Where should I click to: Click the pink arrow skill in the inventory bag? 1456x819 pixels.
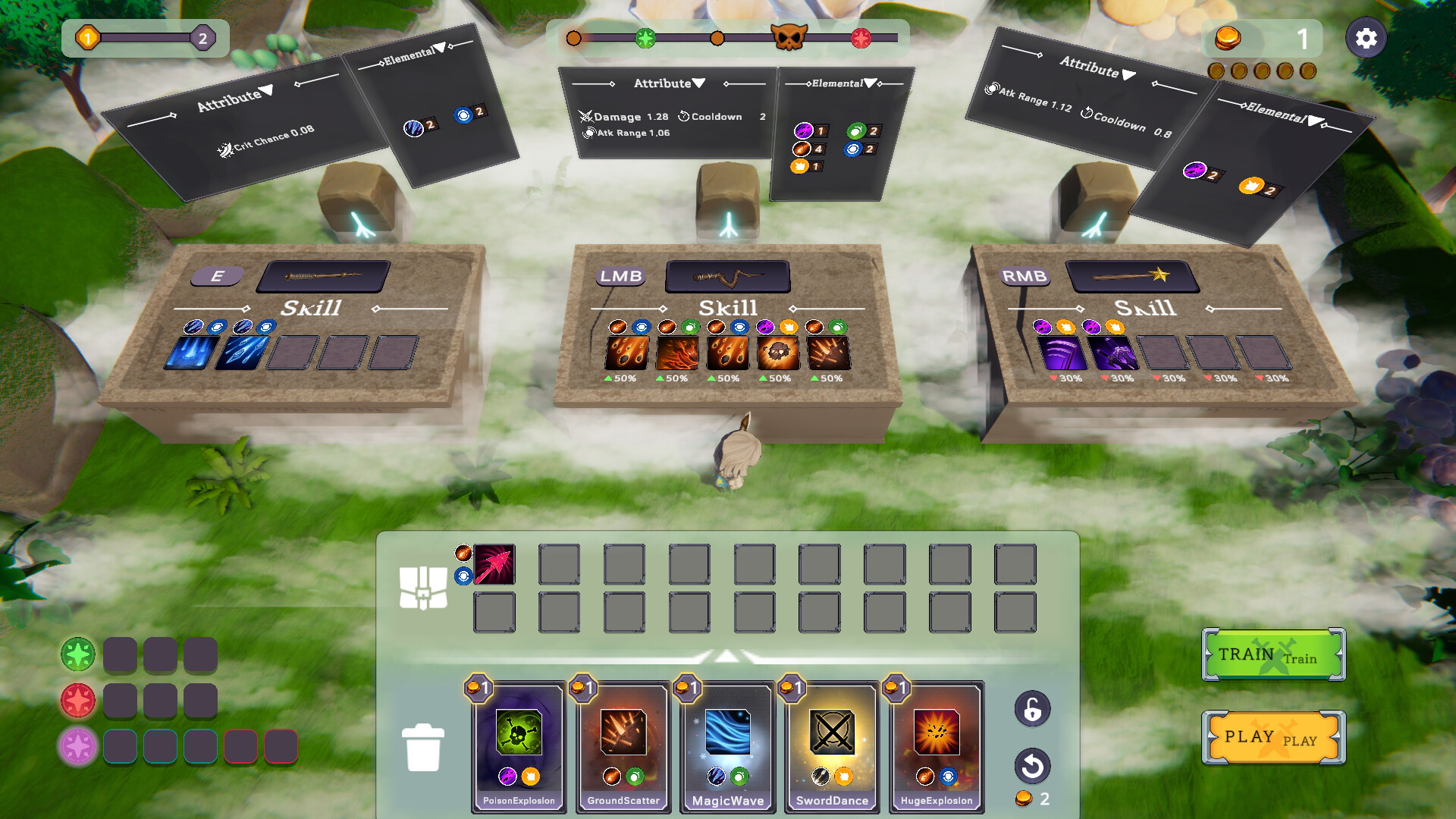pos(494,563)
